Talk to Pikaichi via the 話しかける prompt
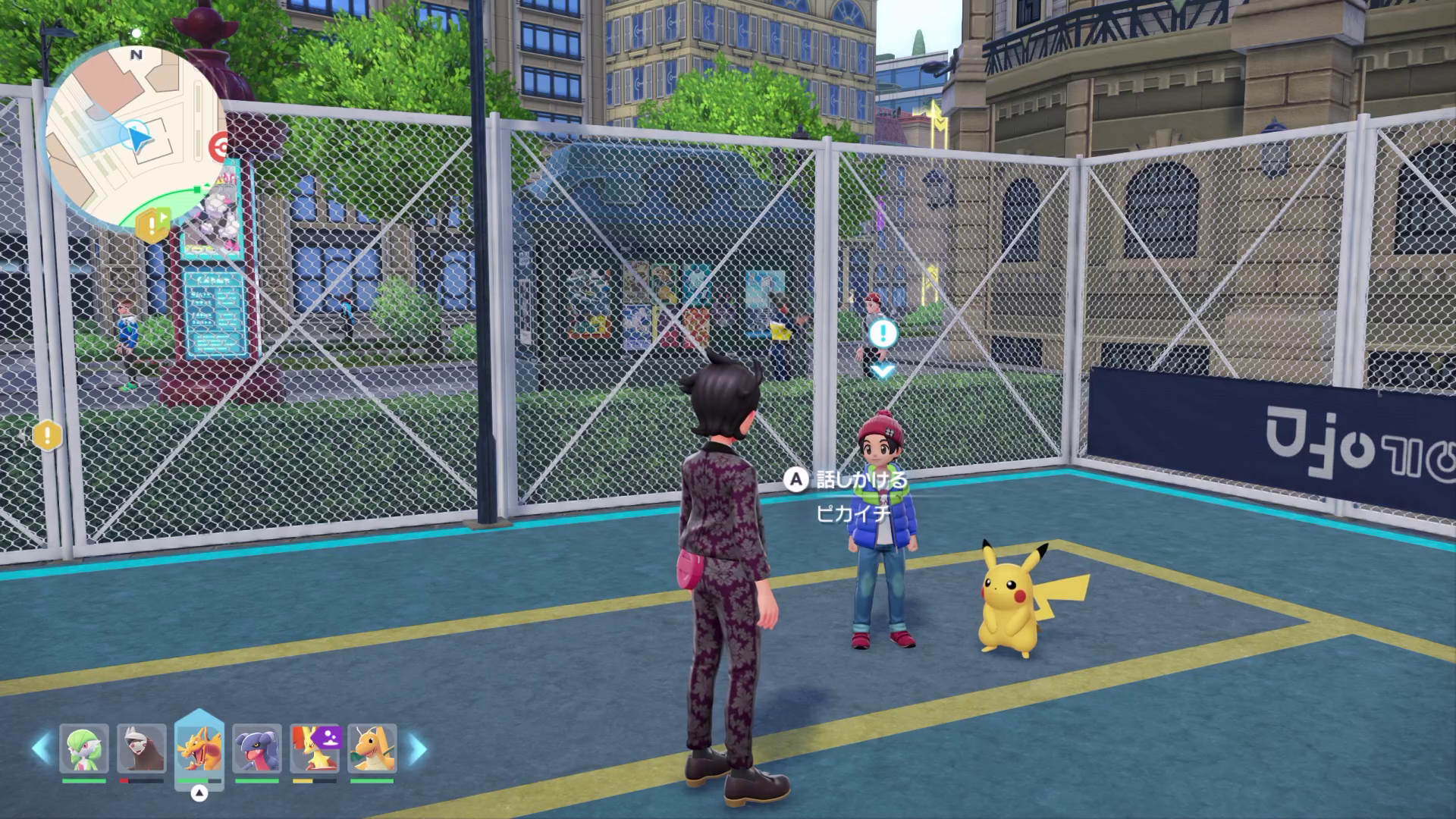The image size is (1456, 819). coord(848,480)
